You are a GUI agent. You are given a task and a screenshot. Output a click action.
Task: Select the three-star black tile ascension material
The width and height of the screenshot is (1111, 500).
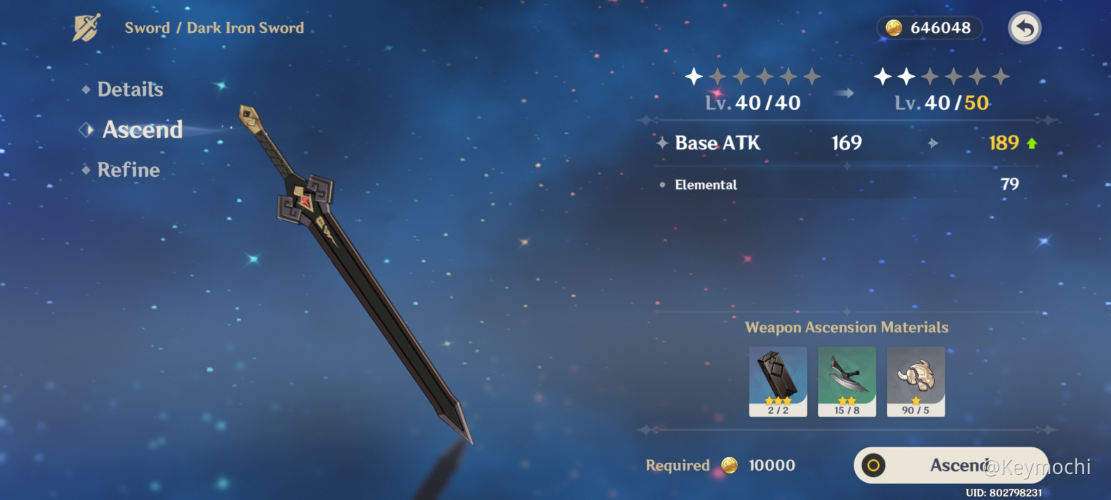(x=778, y=381)
